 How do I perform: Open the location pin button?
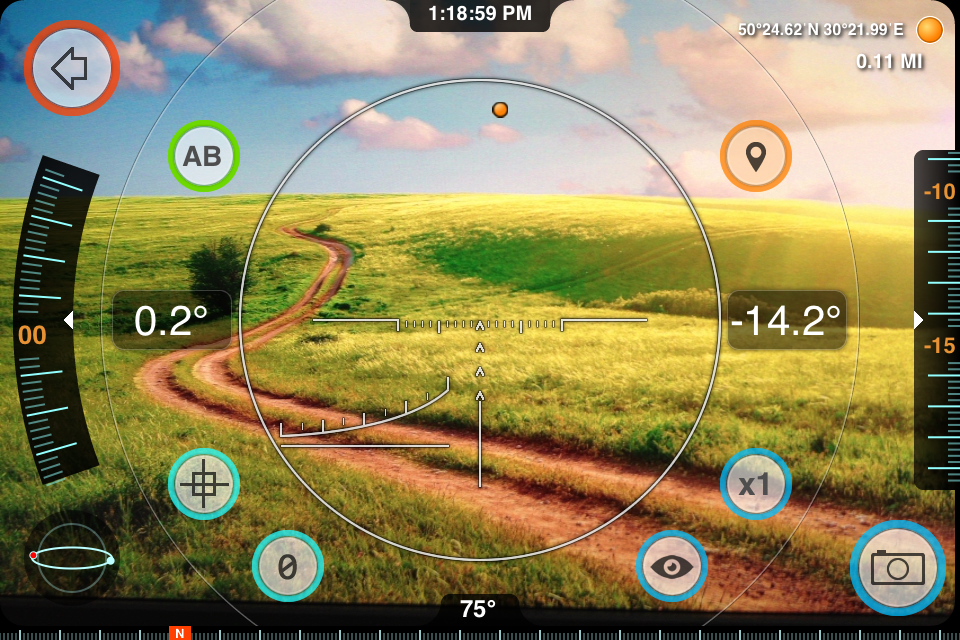756,156
